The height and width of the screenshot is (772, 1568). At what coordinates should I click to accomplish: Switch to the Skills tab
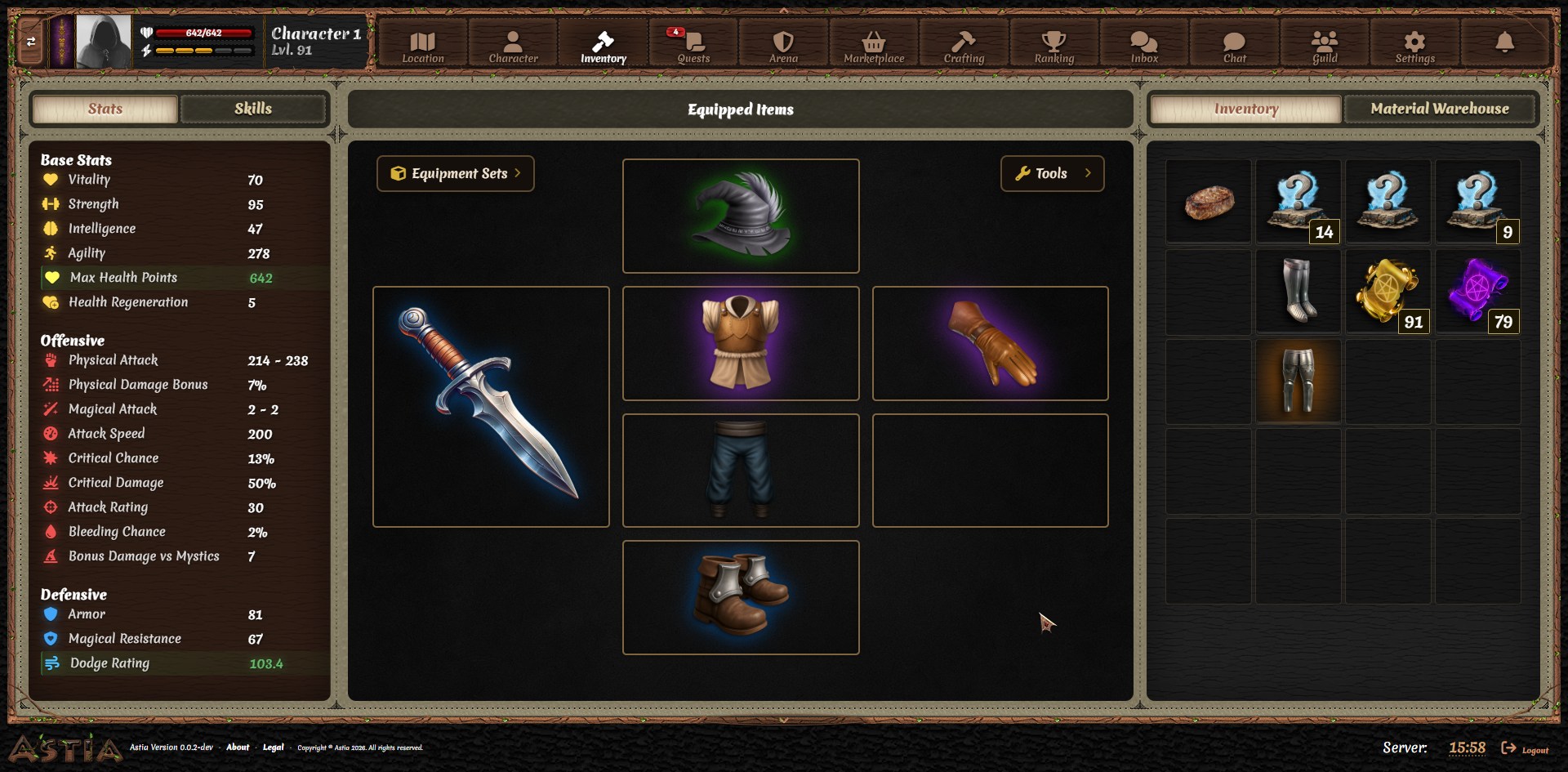point(254,109)
